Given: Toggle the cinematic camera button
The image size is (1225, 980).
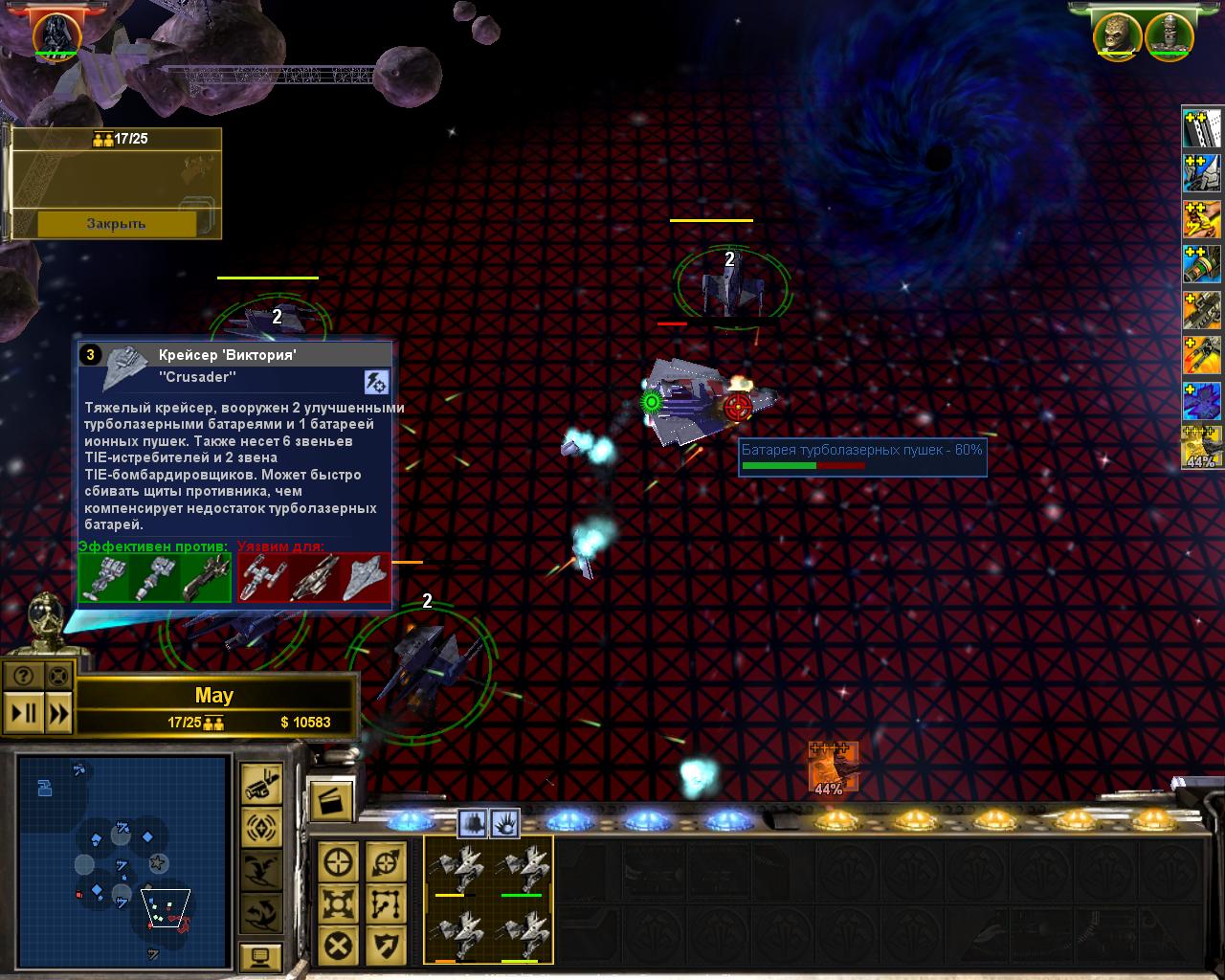Looking at the screenshot, I should (x=260, y=784).
